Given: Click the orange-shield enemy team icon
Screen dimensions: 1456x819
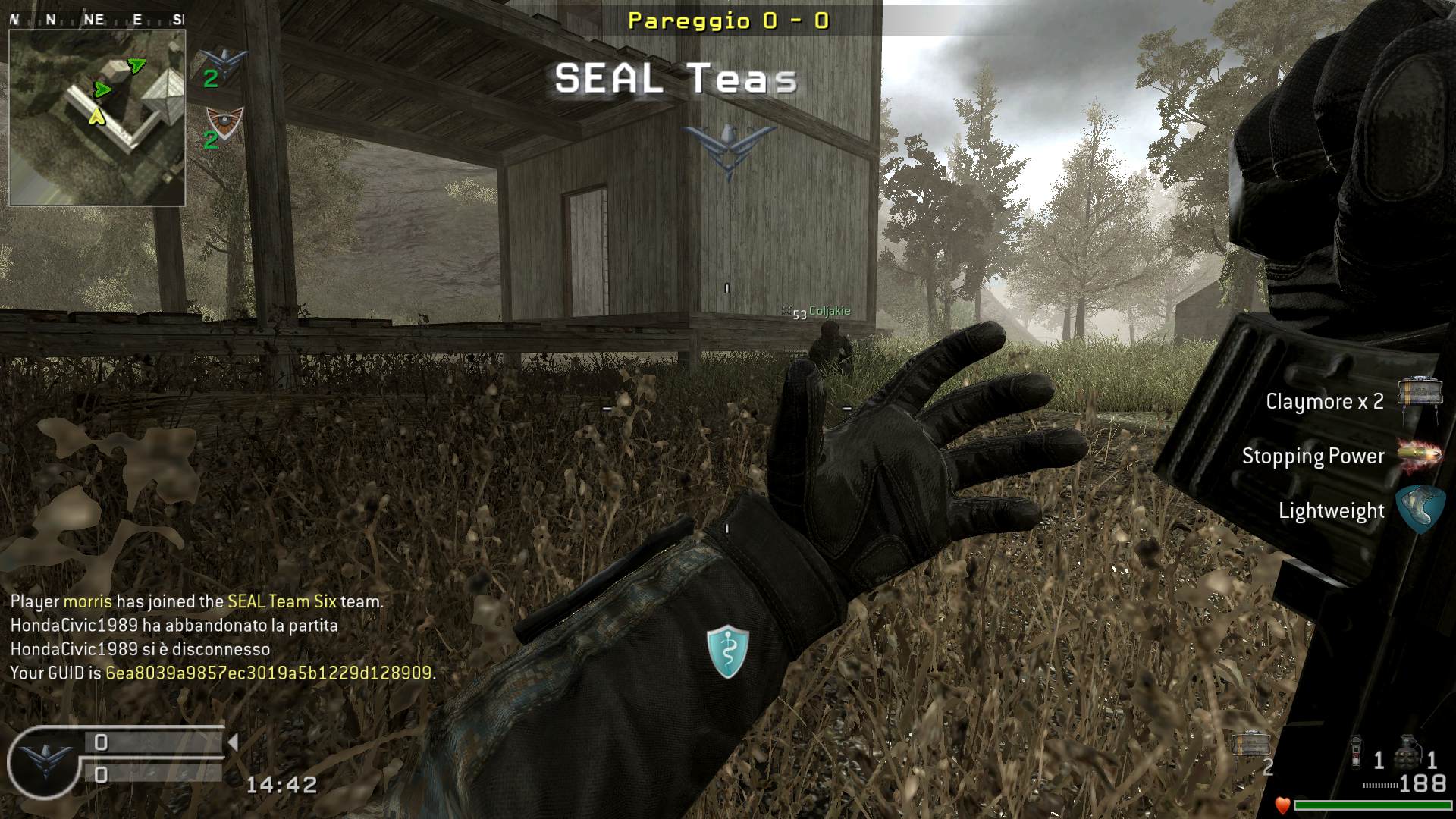Looking at the screenshot, I should tap(224, 122).
